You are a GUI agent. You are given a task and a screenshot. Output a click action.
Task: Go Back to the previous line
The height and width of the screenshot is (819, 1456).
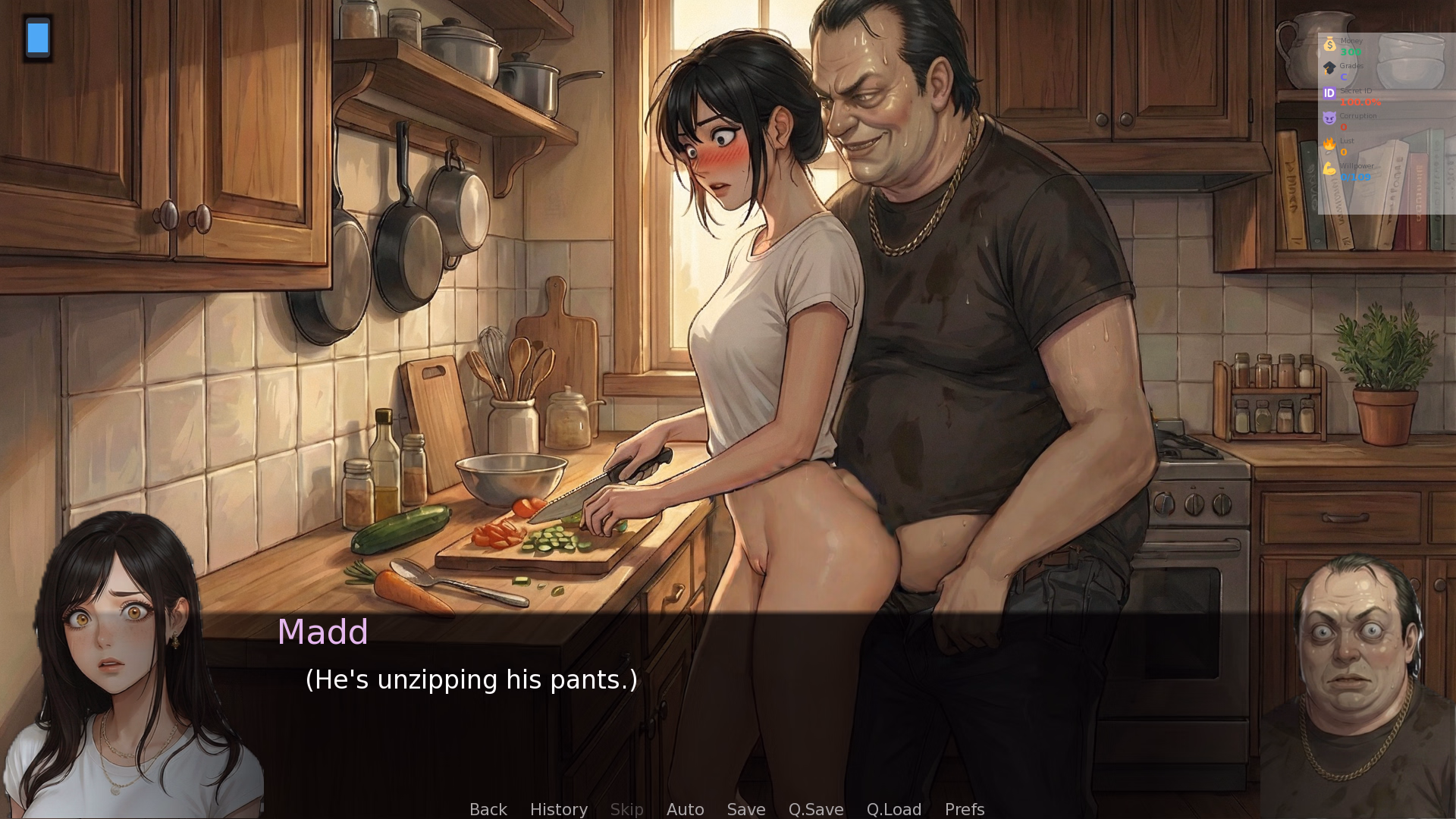click(x=488, y=809)
